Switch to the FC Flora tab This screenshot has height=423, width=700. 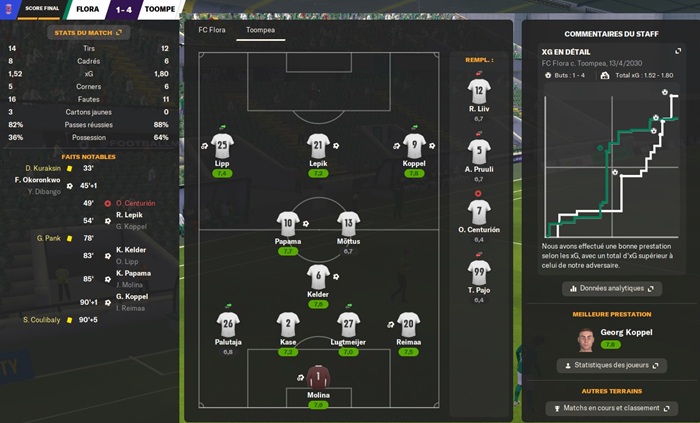coord(211,31)
